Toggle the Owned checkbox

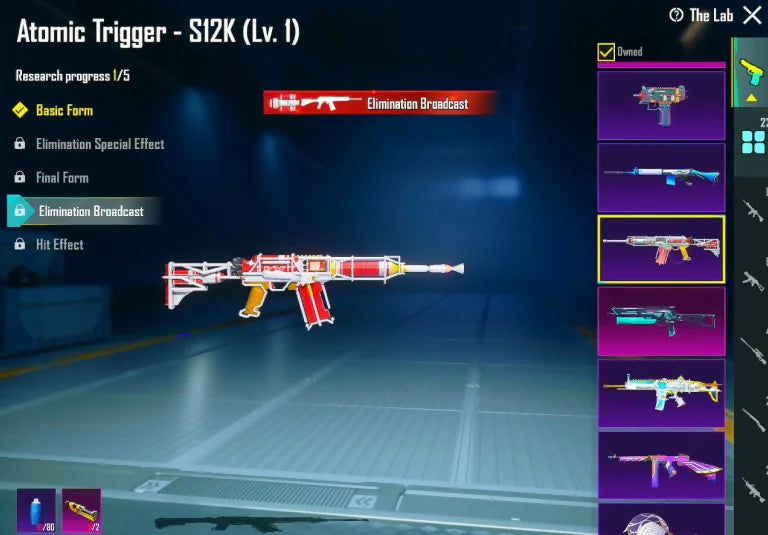(606, 52)
